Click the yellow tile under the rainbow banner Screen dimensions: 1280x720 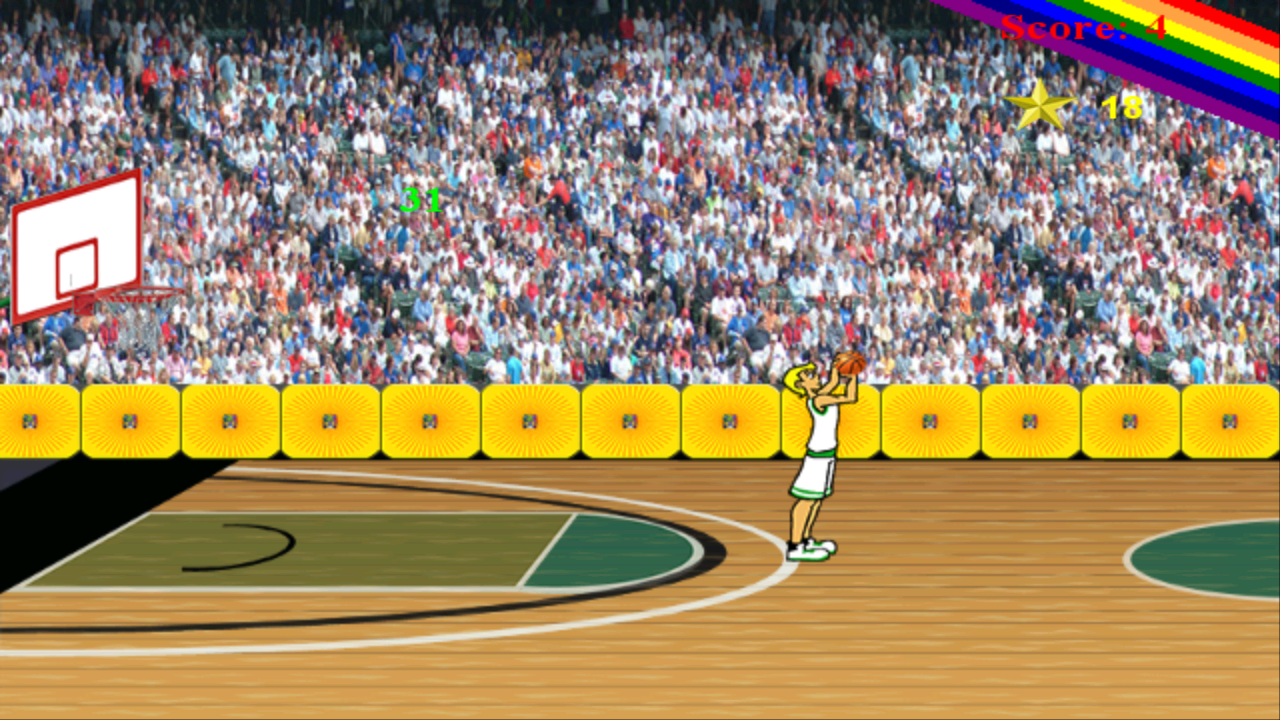pos(1129,420)
